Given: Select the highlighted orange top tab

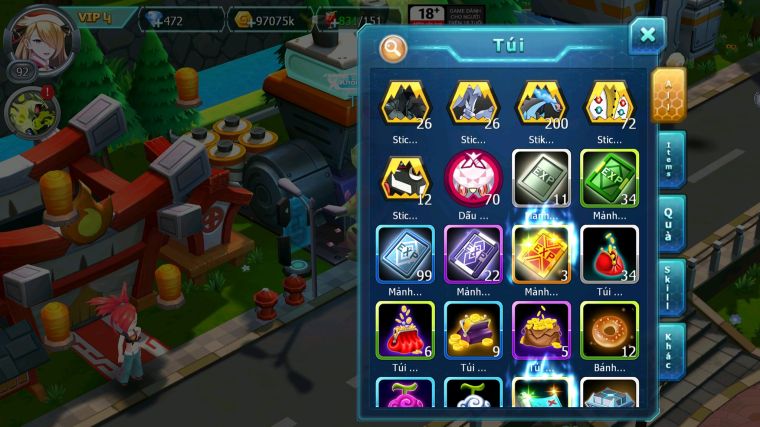Looking at the screenshot, I should tap(667, 95).
